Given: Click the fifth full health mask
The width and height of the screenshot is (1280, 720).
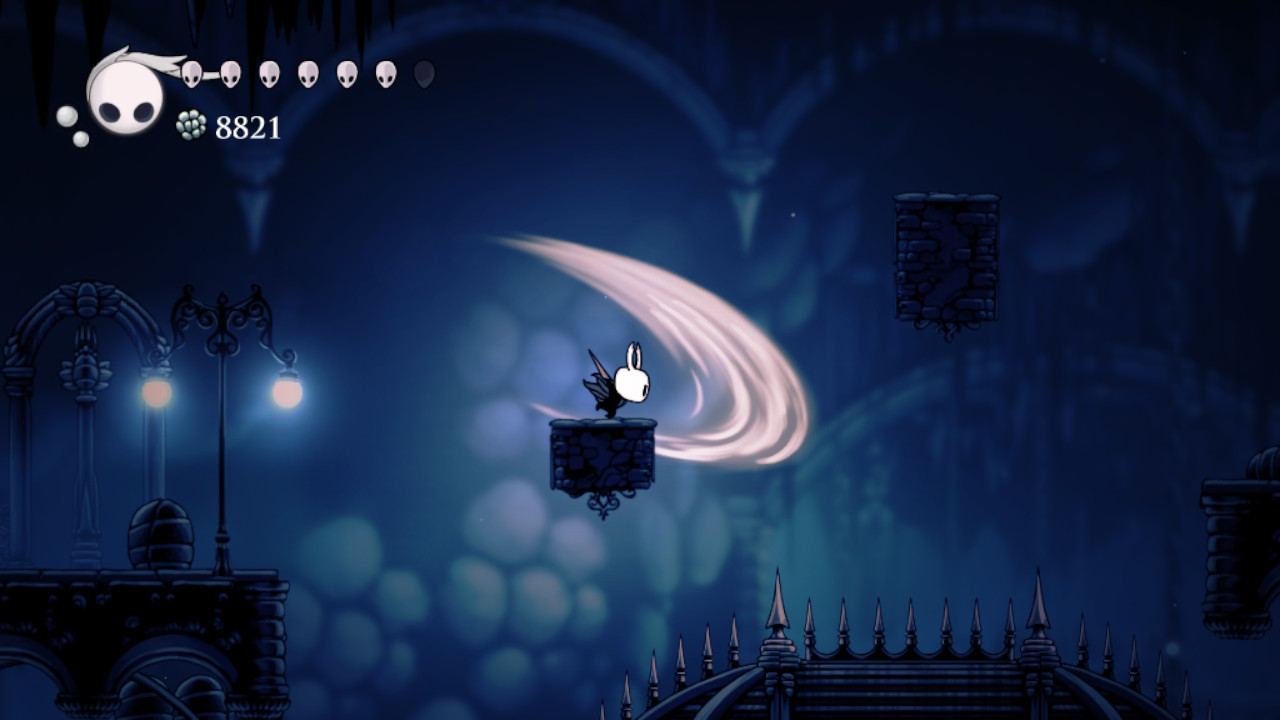Looking at the screenshot, I should (345, 73).
